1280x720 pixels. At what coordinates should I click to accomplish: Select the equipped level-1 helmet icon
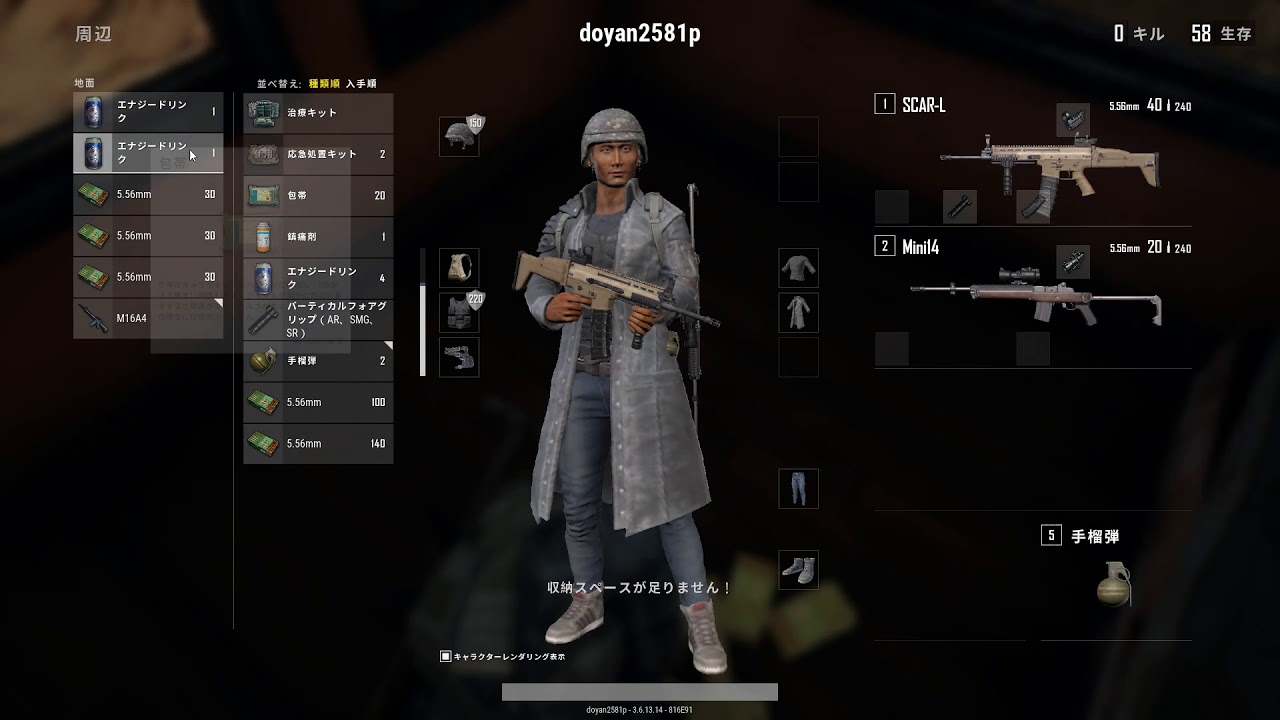click(459, 135)
